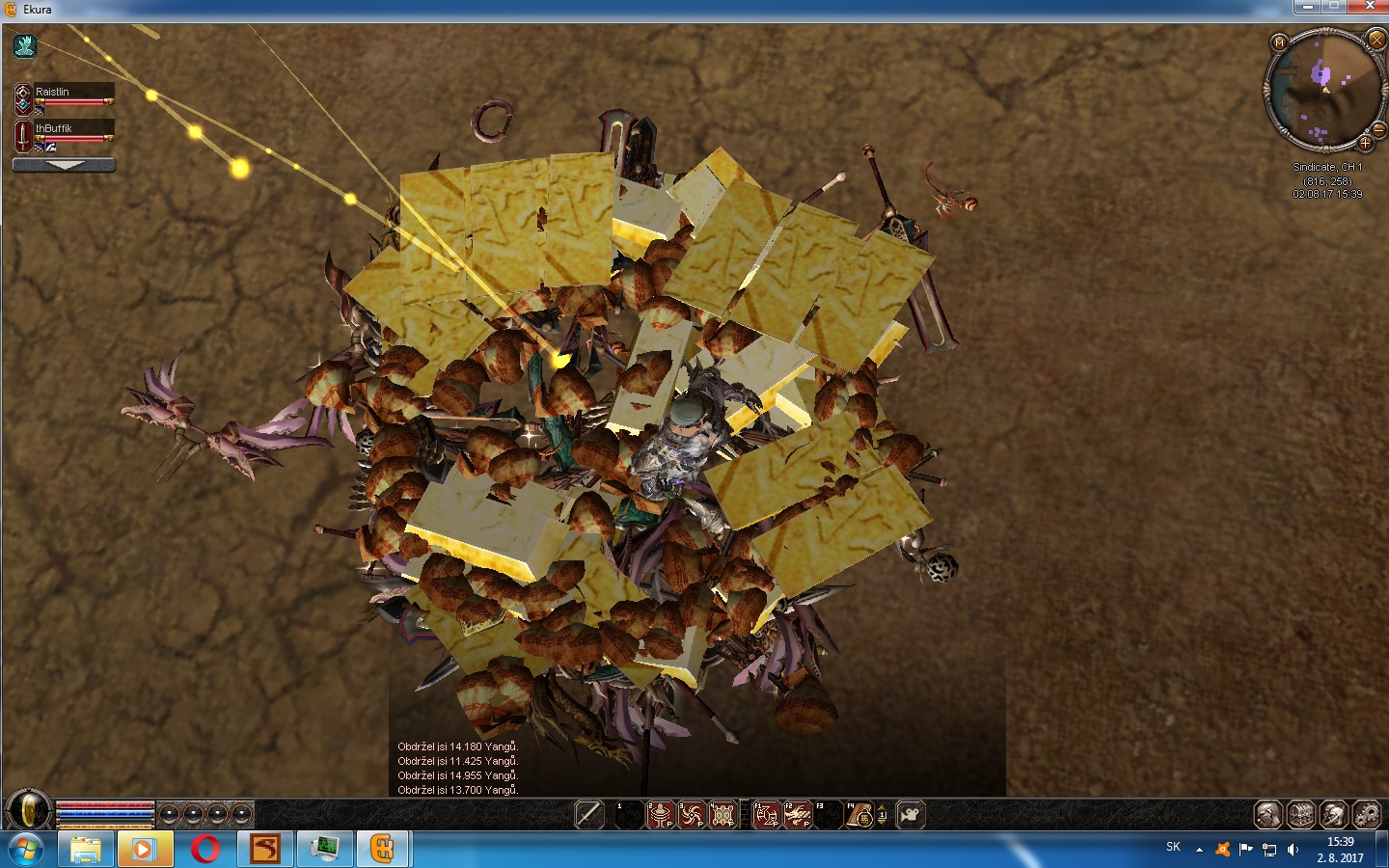1389x868 pixels.
Task: Activate the skill in quickslot 2
Action: click(660, 815)
